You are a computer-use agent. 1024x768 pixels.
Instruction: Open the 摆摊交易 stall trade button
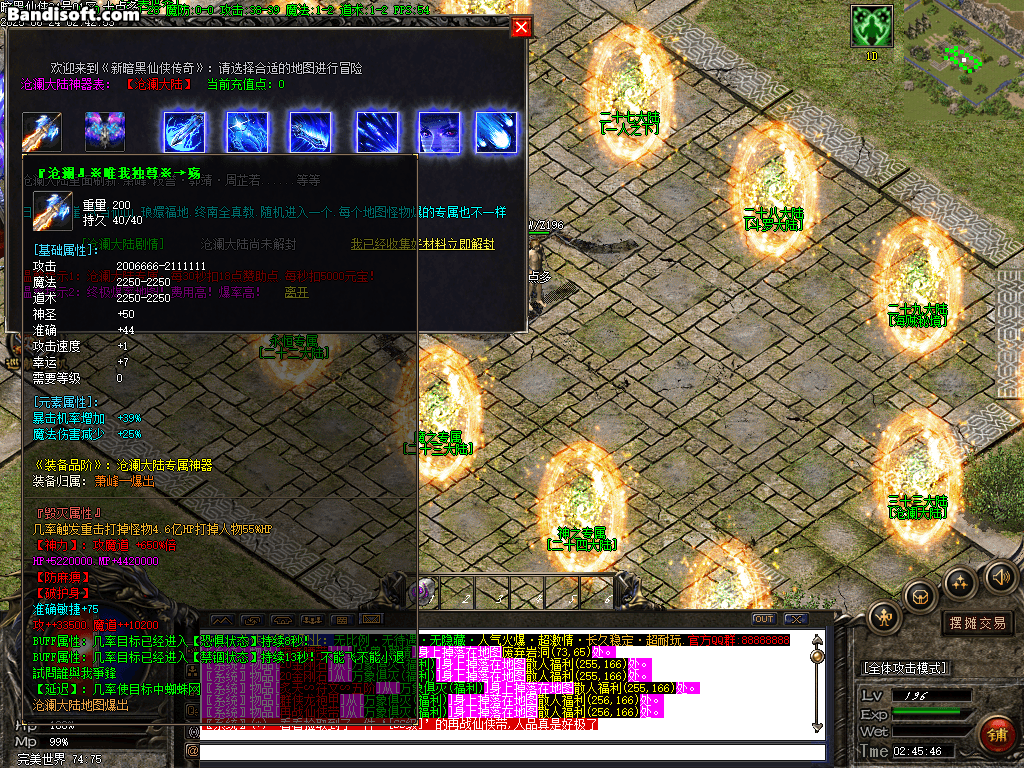tap(976, 623)
